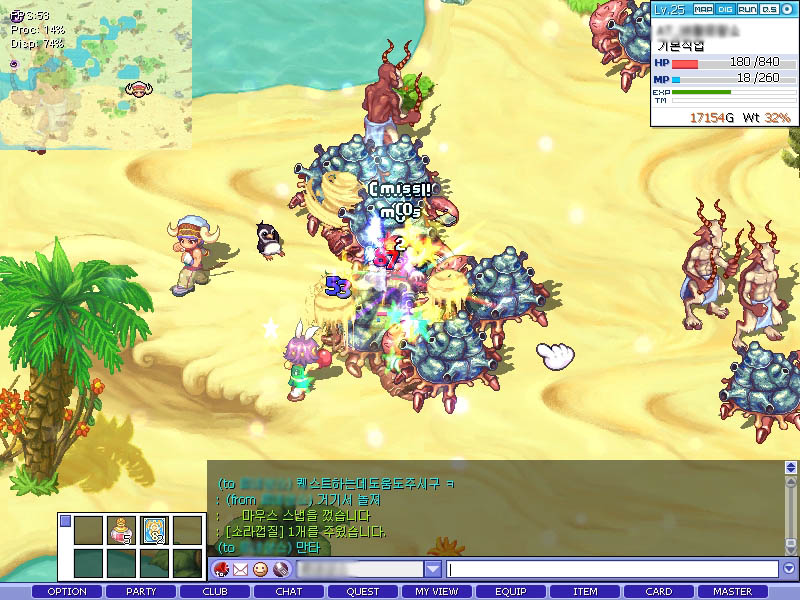Open the ITEM inventory
The image size is (800, 600).
click(585, 592)
